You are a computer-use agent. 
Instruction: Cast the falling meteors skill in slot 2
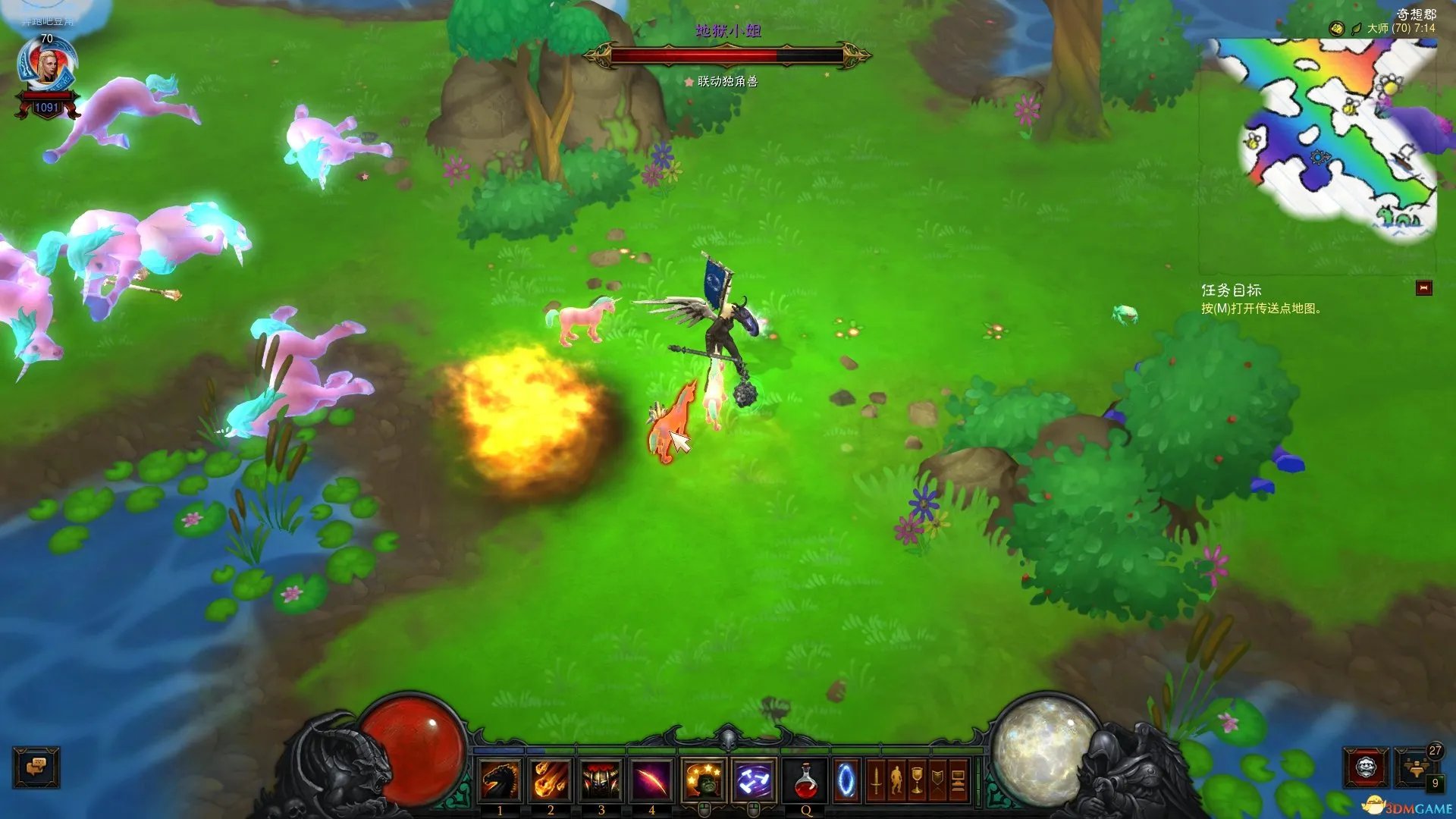(551, 780)
